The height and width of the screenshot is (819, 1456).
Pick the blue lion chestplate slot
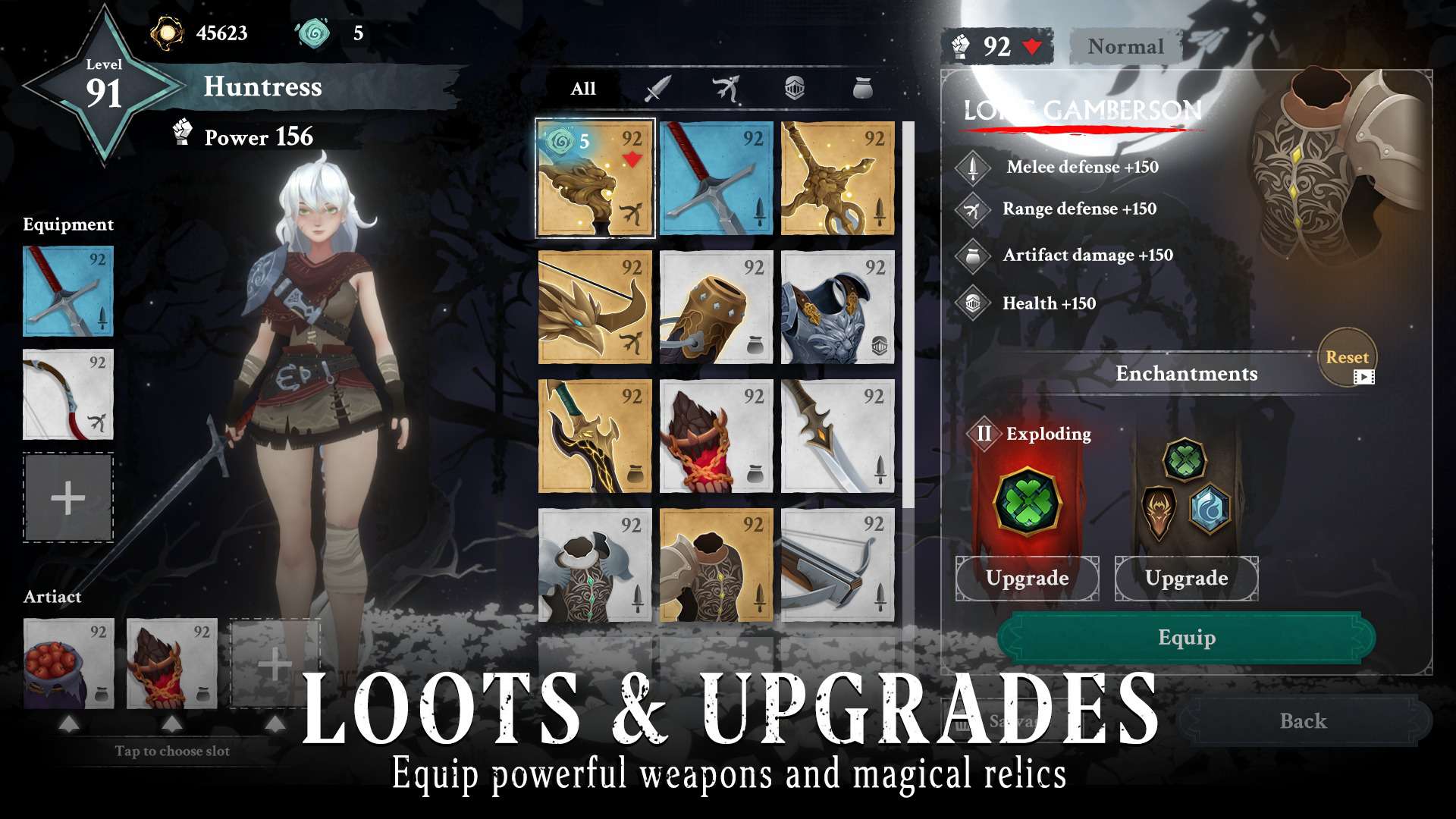click(x=837, y=308)
